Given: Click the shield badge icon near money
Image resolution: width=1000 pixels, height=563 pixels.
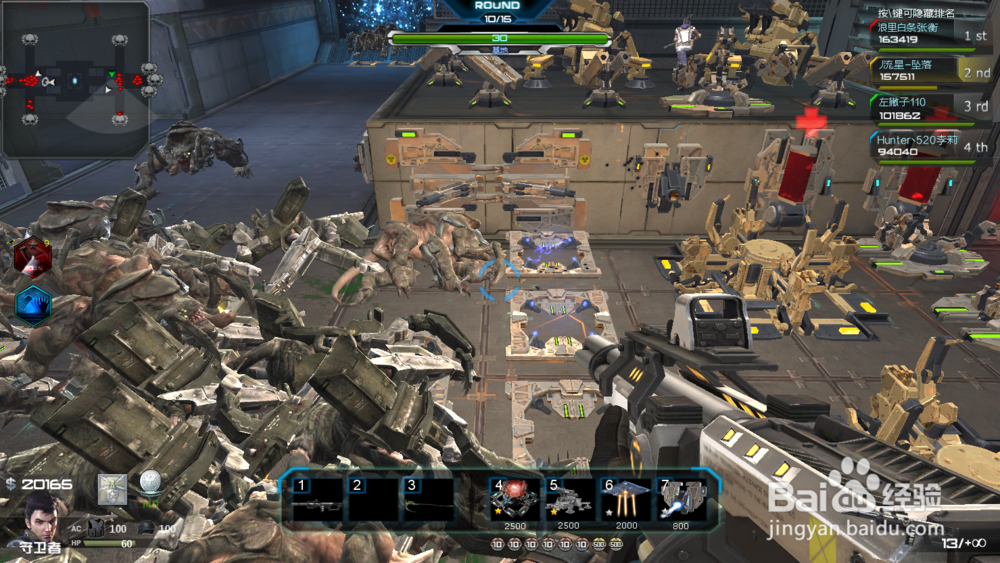Looking at the screenshot, I should [x=111, y=488].
